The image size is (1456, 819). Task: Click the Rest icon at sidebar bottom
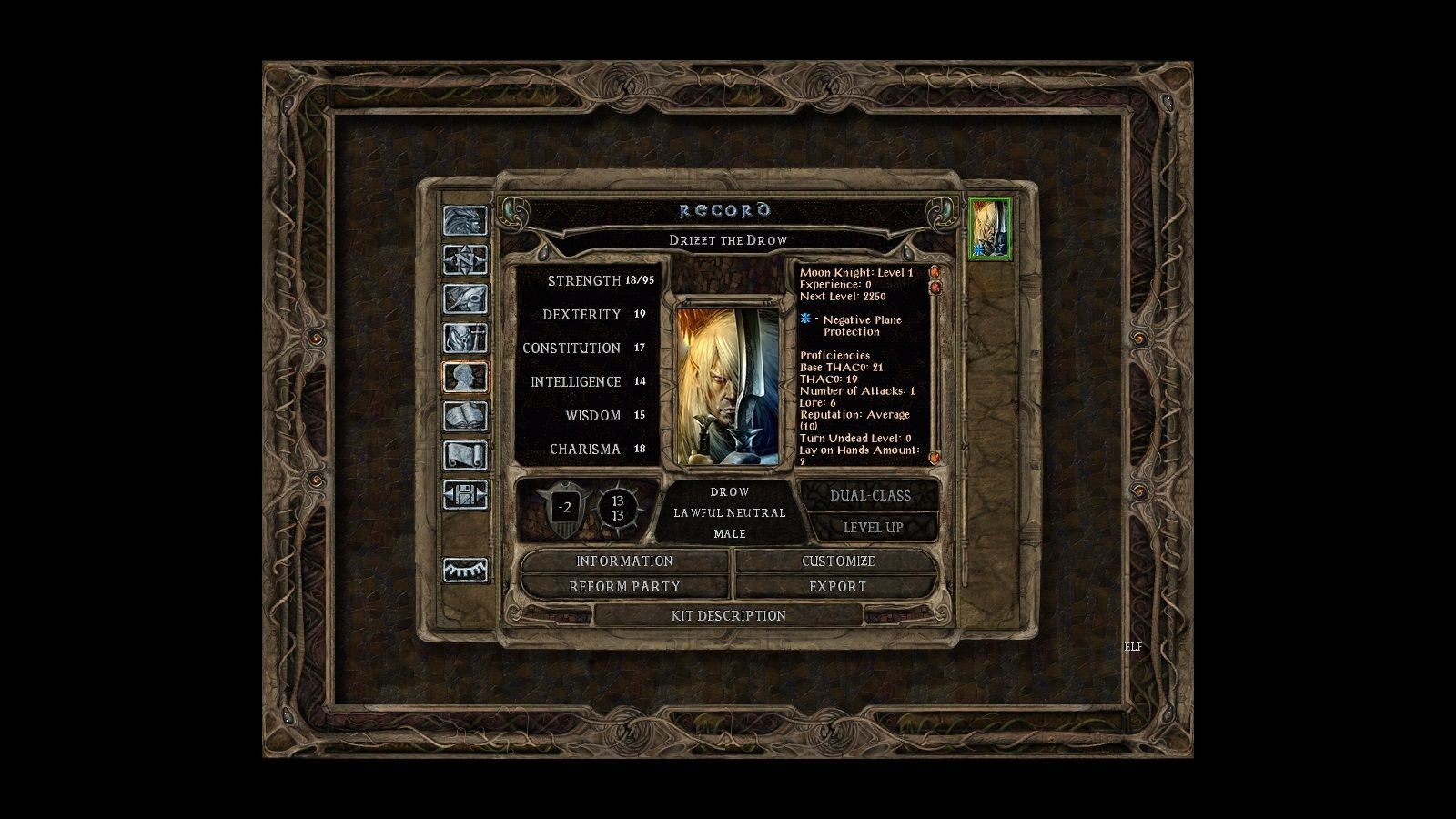[465, 569]
